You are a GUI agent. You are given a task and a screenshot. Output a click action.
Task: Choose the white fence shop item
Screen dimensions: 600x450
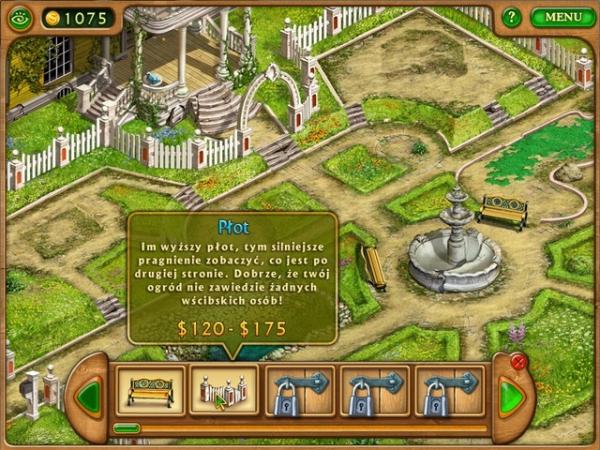225,391
